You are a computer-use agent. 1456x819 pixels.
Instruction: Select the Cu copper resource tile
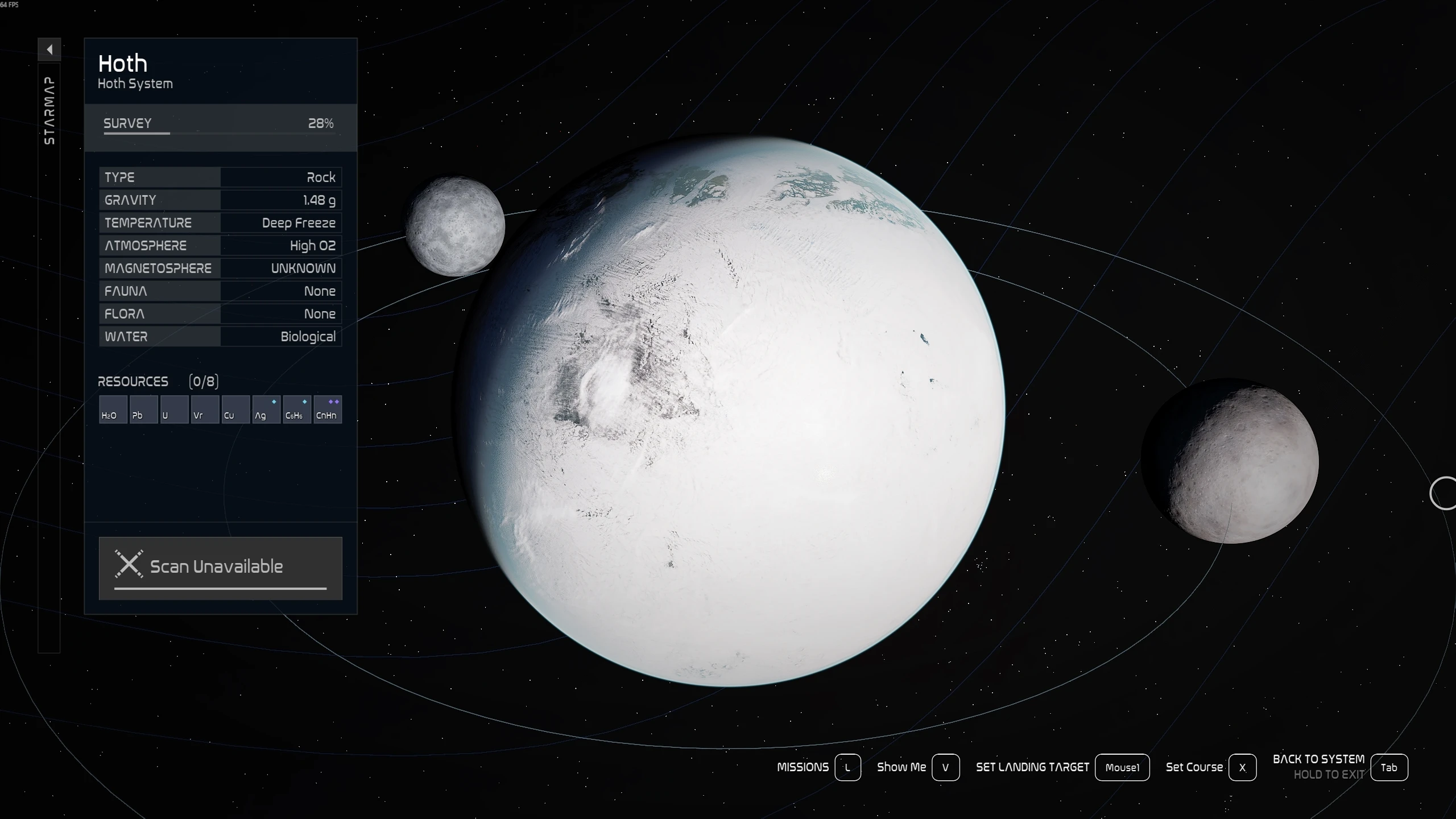pos(235,409)
